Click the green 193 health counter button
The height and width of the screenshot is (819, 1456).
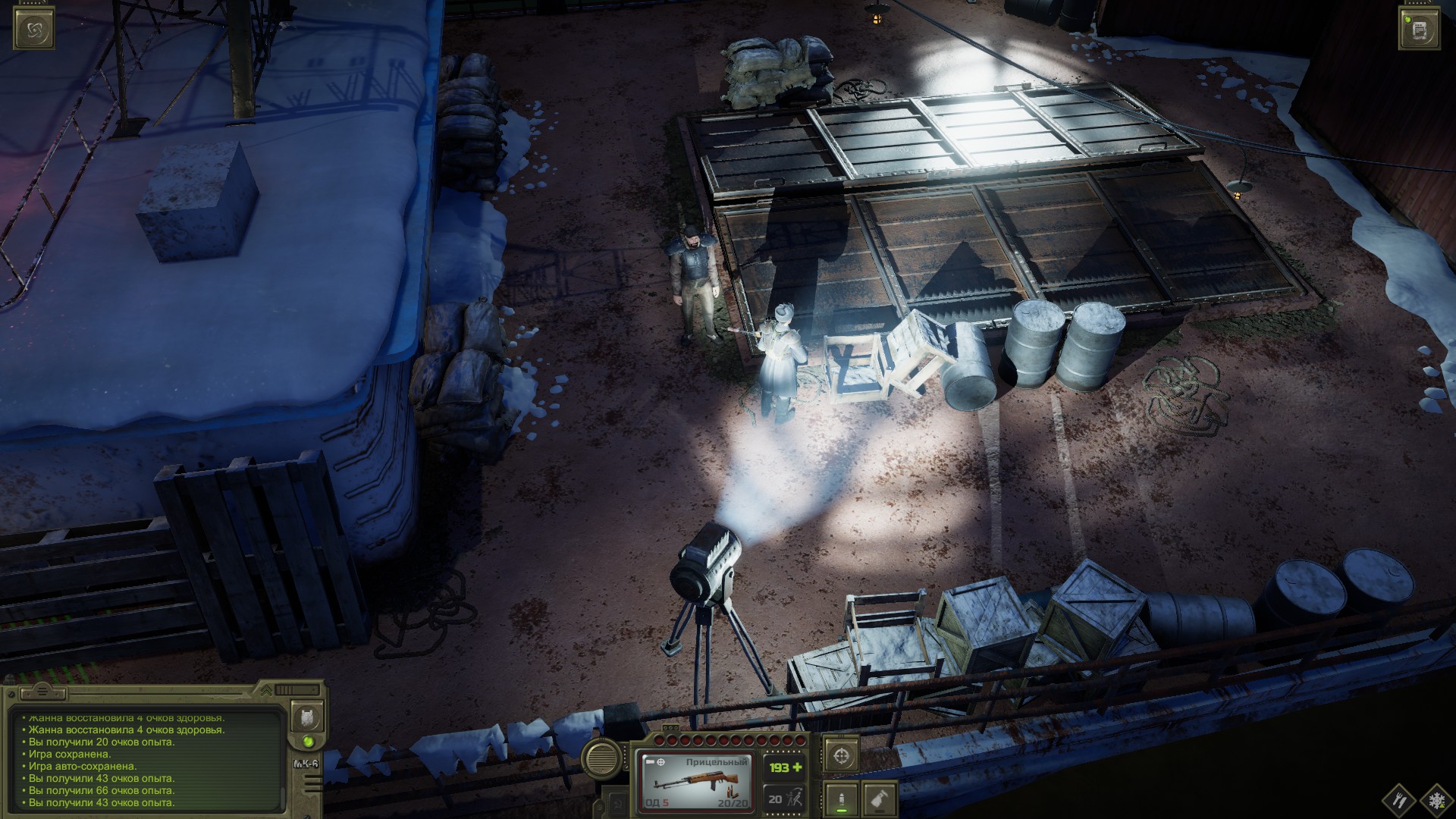click(785, 767)
